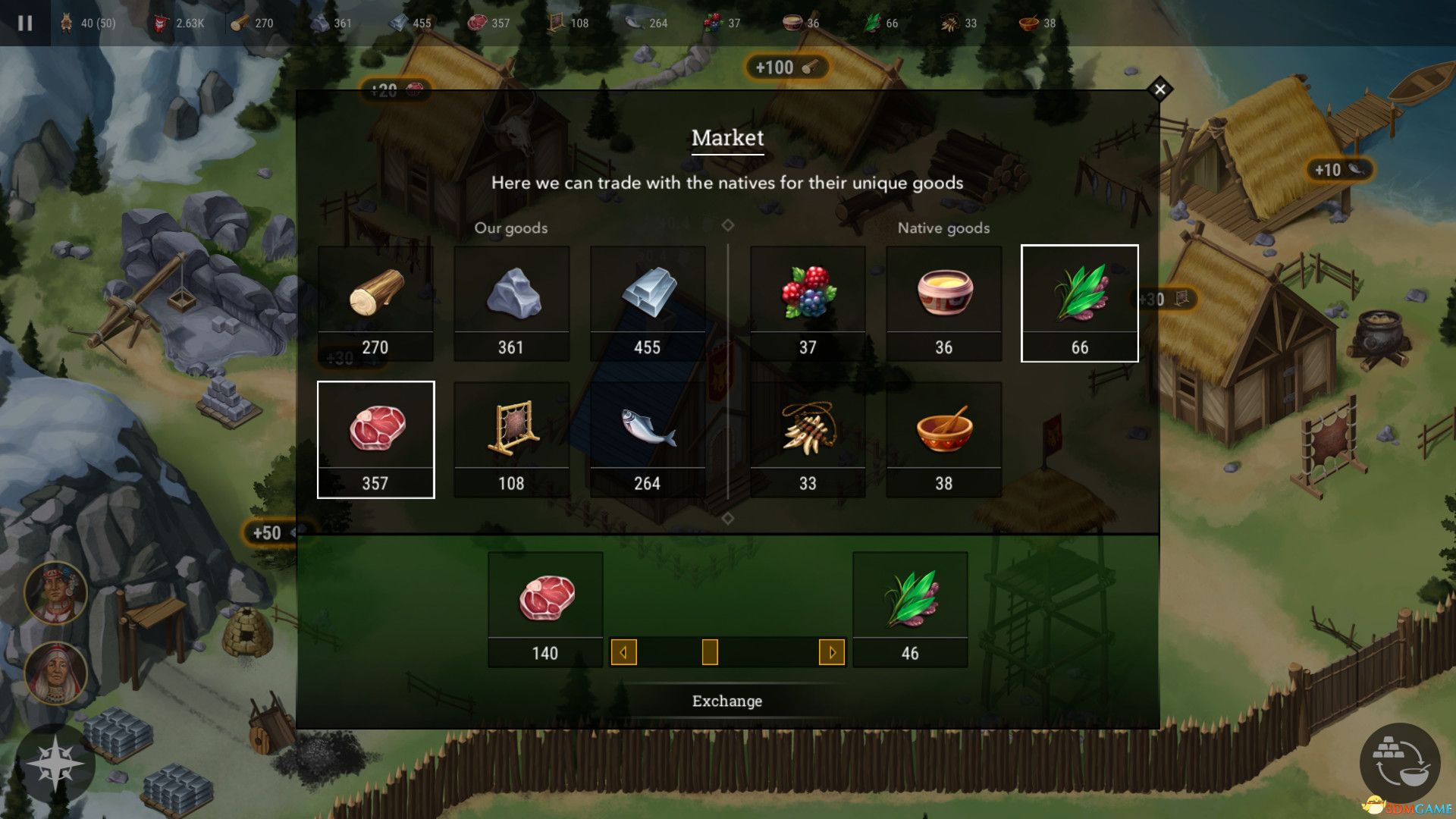This screenshot has height=819, width=1456.
Task: Select the wood log goods slot
Action: tap(375, 303)
